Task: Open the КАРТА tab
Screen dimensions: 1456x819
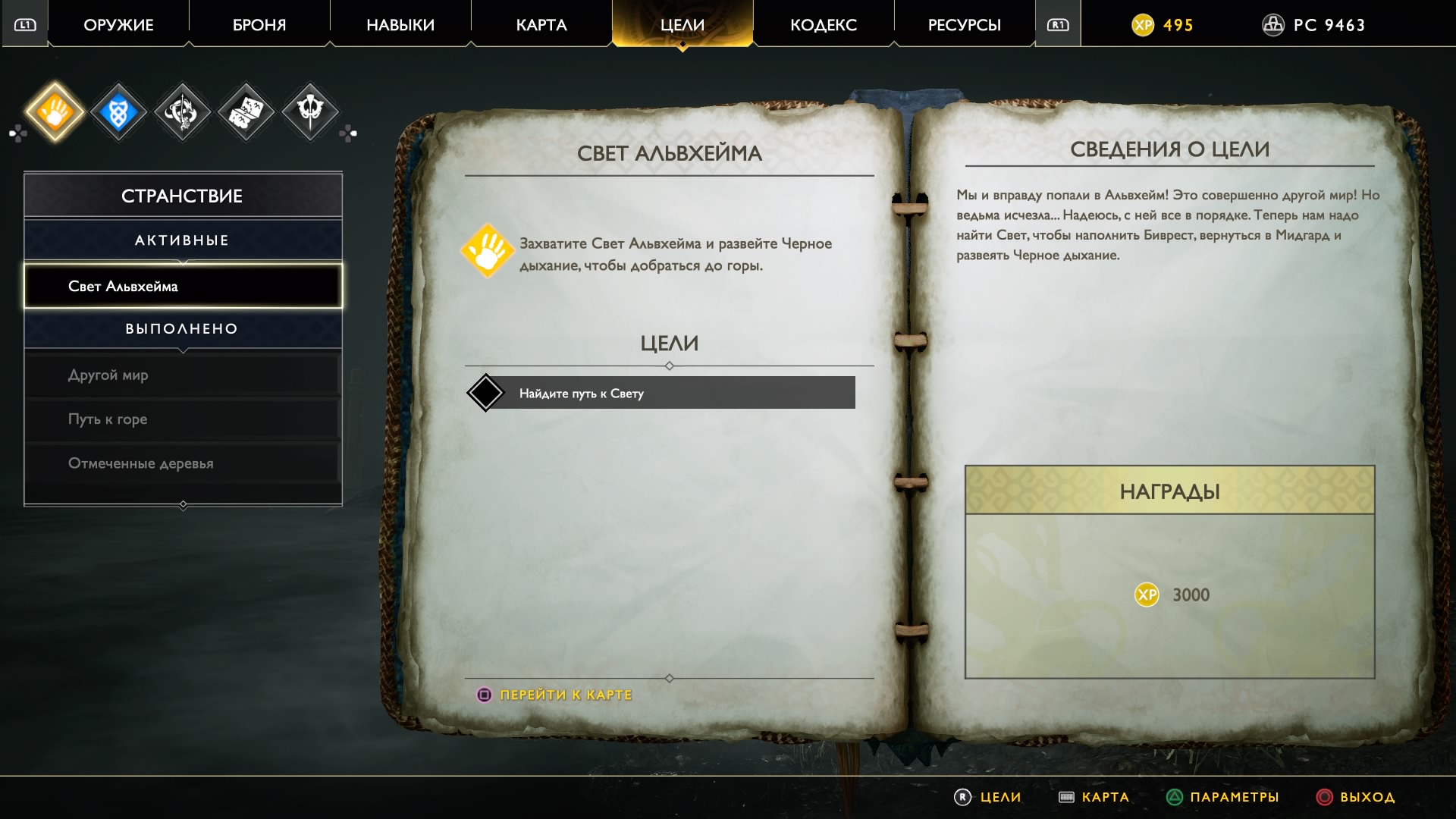Action: click(x=541, y=25)
